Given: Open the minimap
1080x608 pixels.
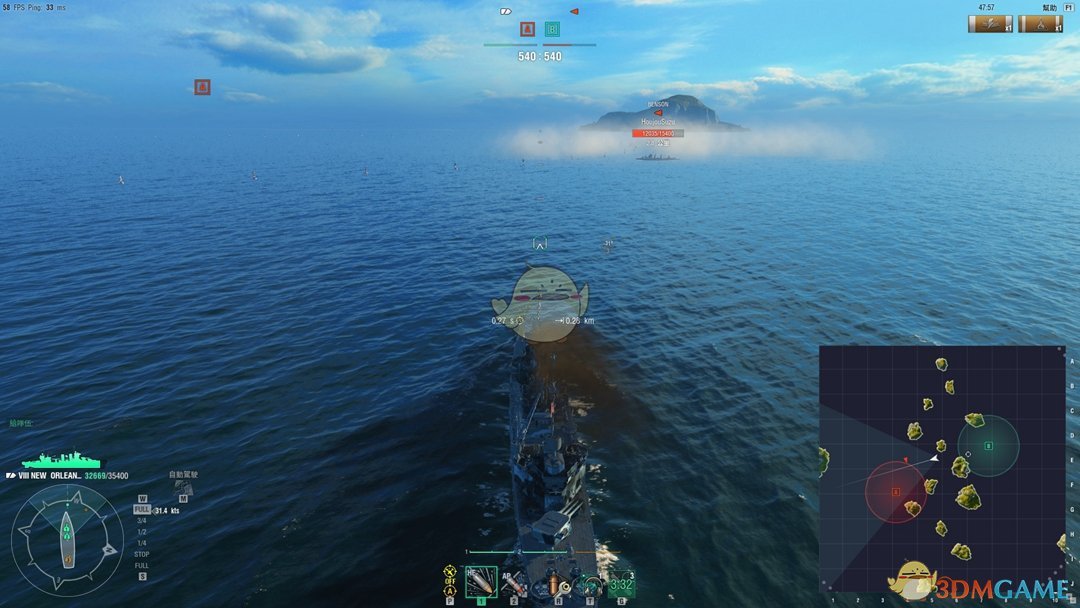Looking at the screenshot, I should [942, 468].
